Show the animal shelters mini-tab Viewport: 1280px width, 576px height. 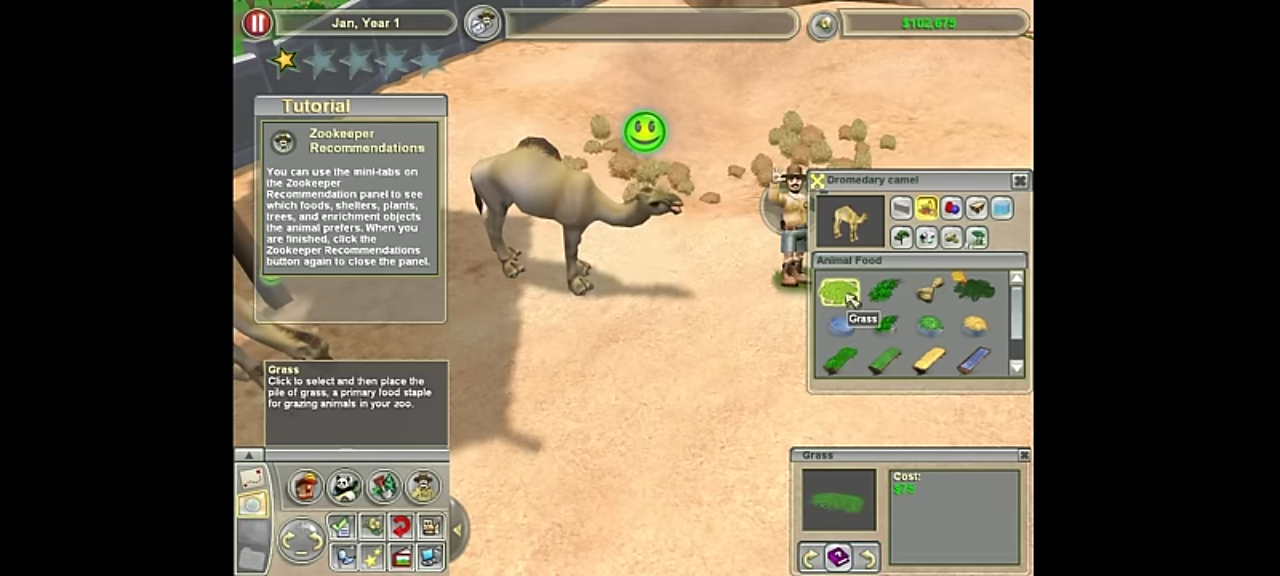[976, 208]
